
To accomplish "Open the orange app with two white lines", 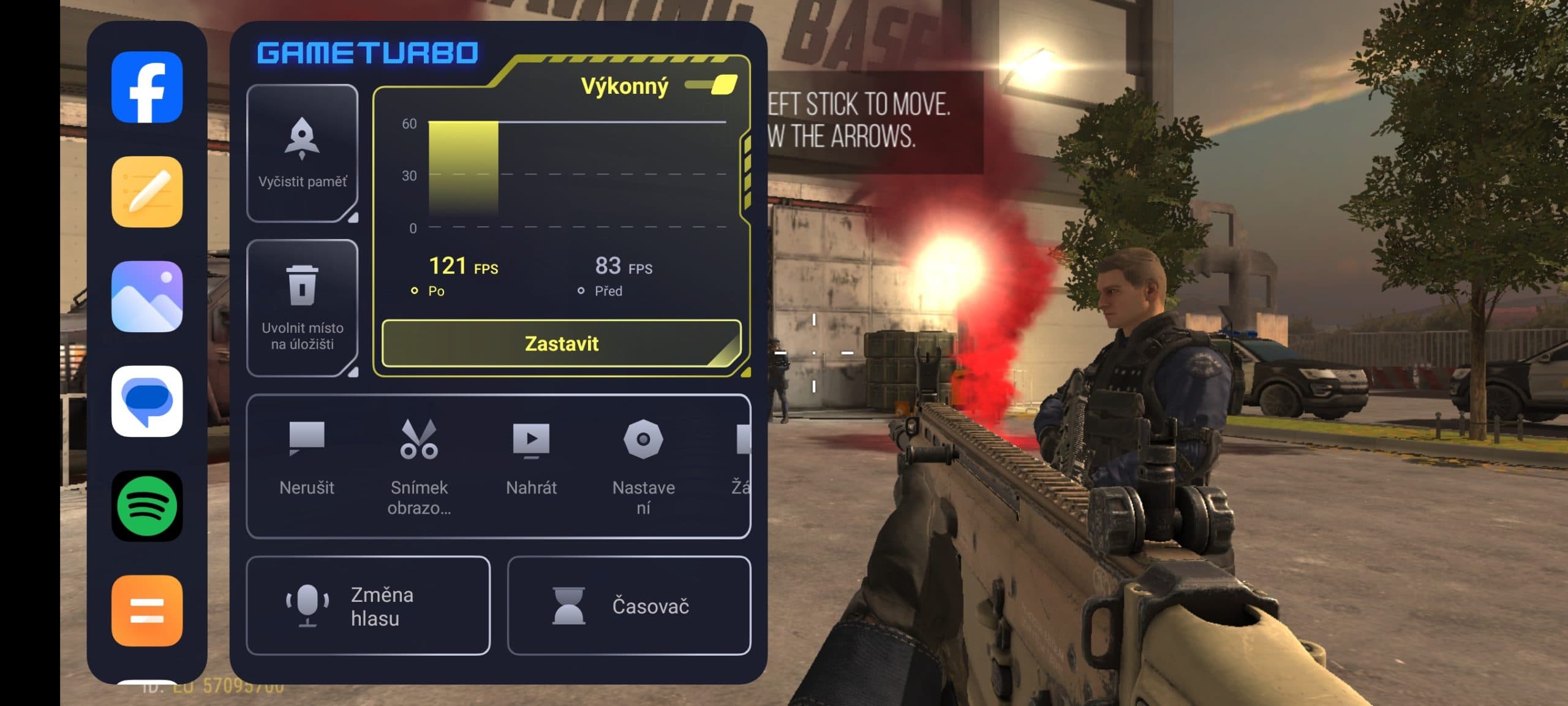I will tap(147, 610).
